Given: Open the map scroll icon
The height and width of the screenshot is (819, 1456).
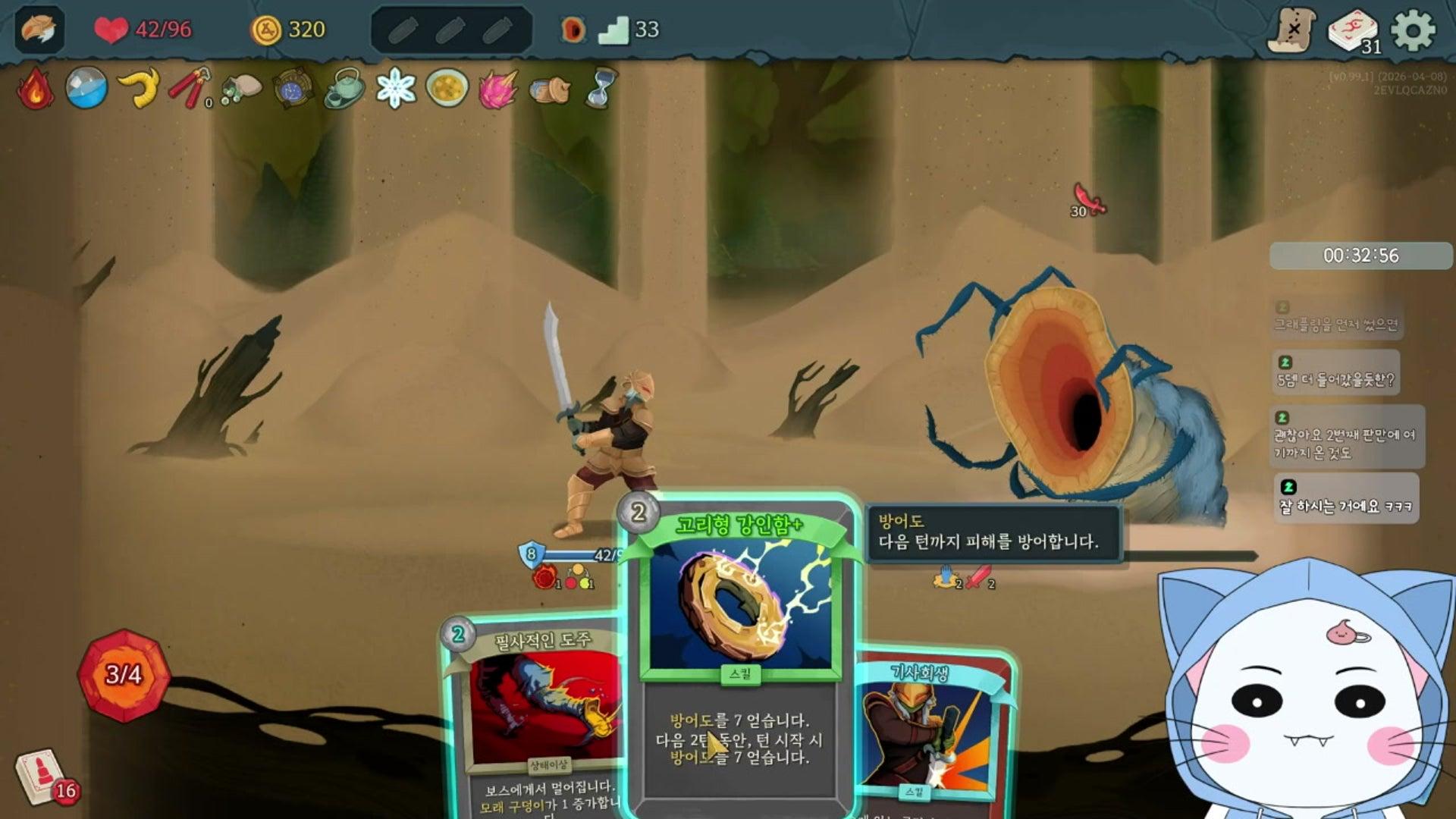Looking at the screenshot, I should [x=1292, y=30].
